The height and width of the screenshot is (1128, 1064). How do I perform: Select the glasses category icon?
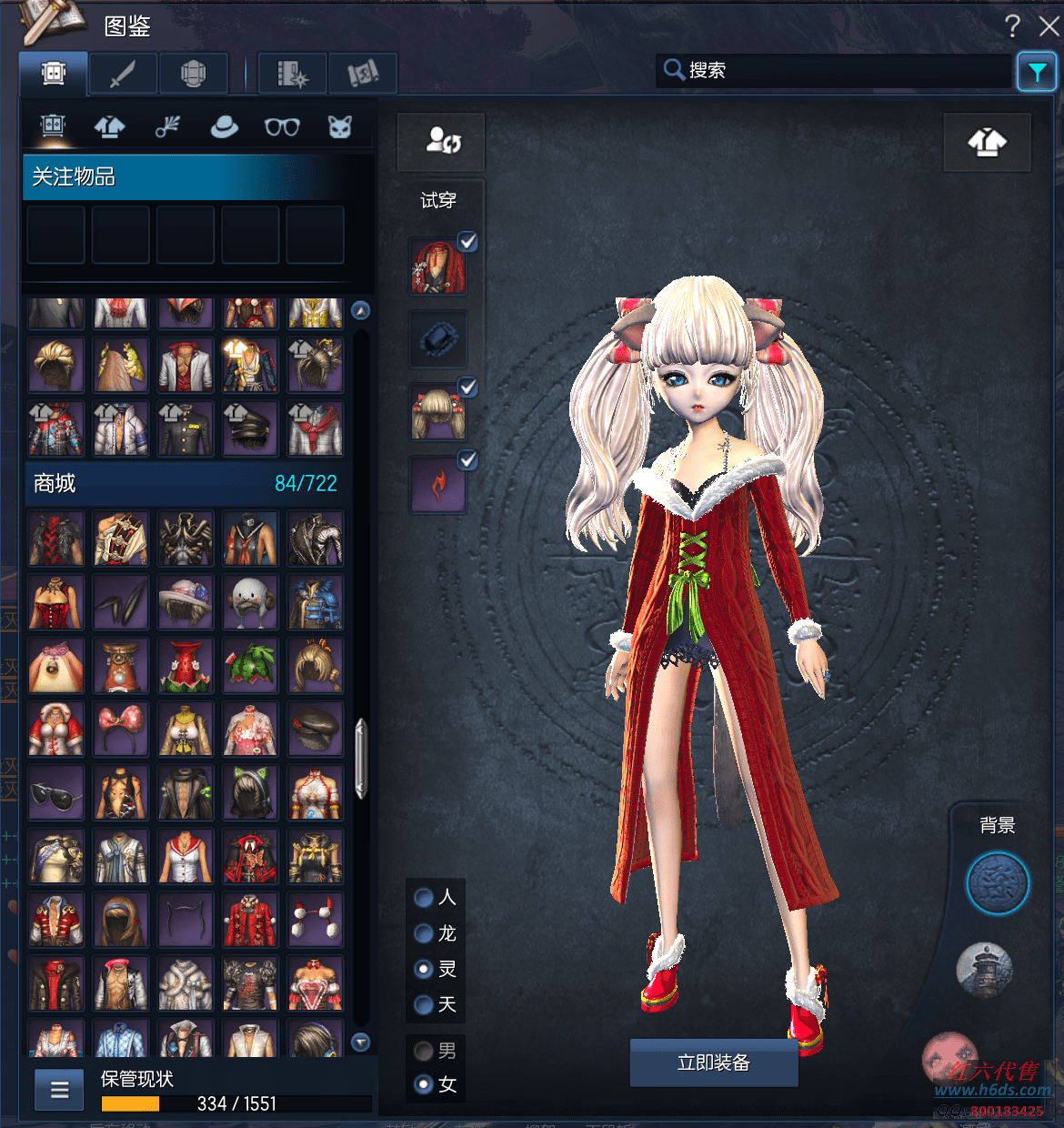coord(282,127)
